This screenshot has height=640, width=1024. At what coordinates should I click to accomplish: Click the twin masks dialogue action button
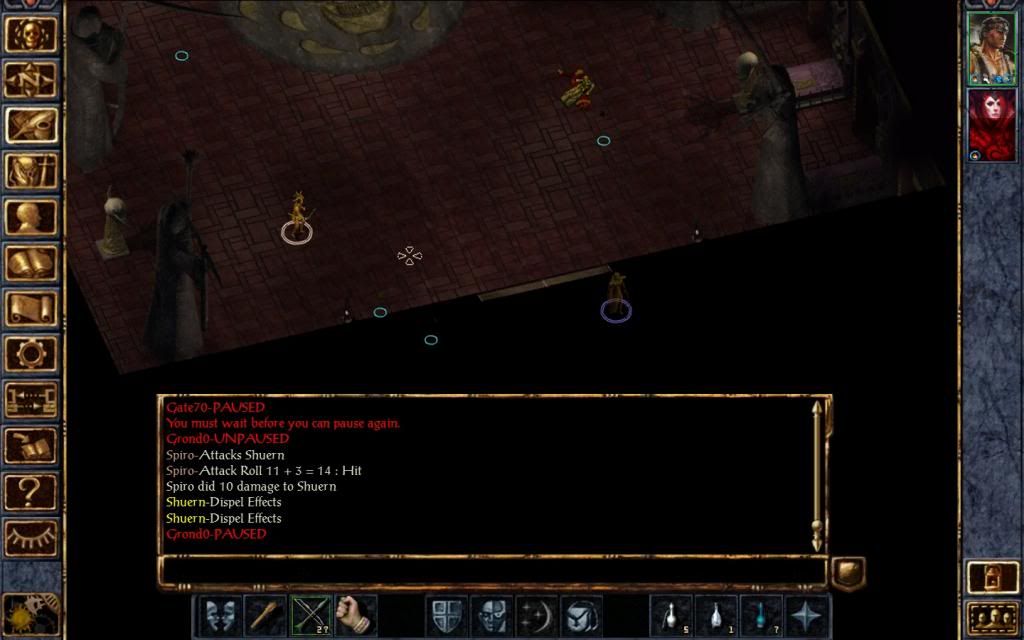[219, 615]
